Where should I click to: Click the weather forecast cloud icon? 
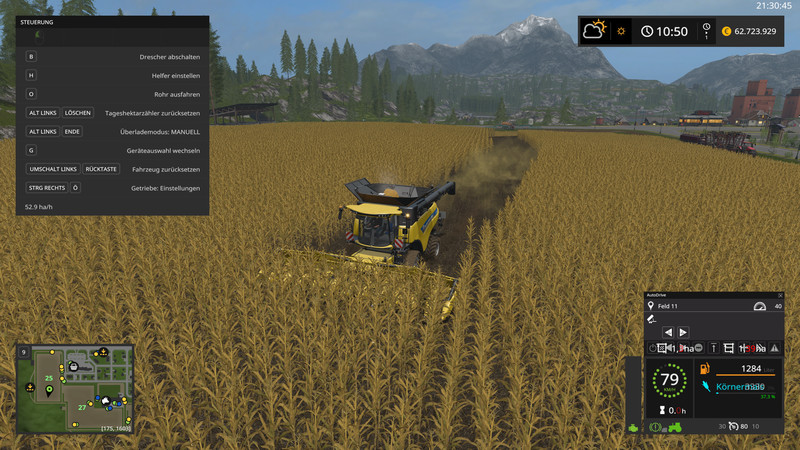595,31
